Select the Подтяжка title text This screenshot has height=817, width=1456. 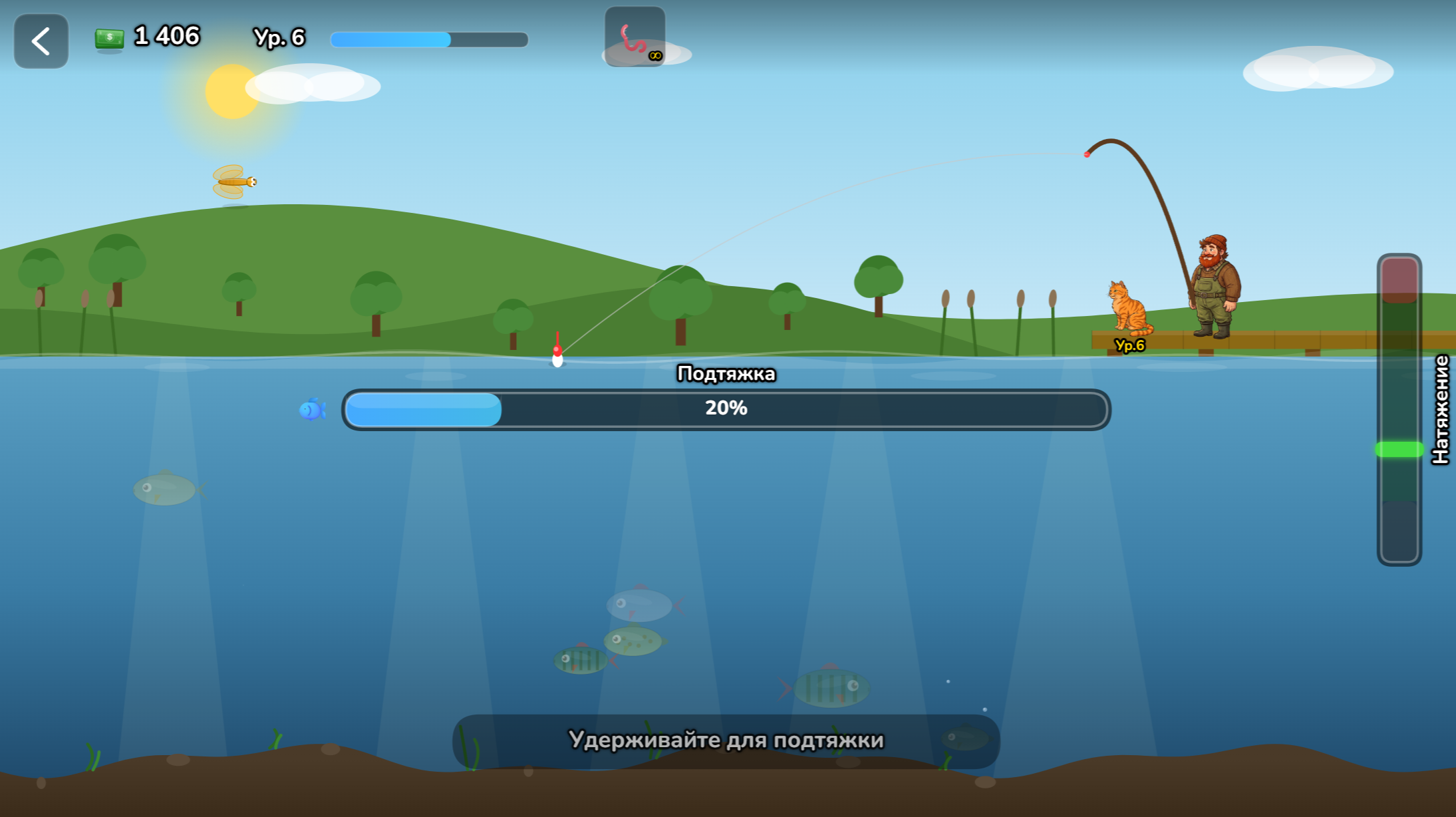click(x=726, y=374)
